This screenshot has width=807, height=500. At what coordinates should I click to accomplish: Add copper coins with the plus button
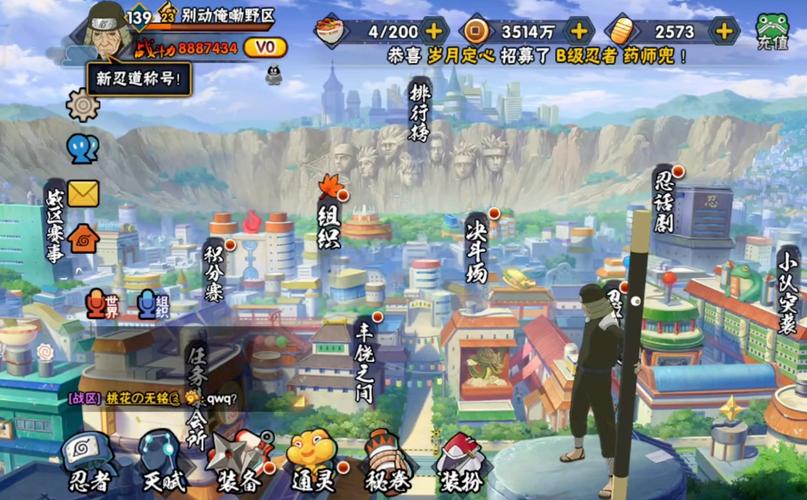click(579, 31)
